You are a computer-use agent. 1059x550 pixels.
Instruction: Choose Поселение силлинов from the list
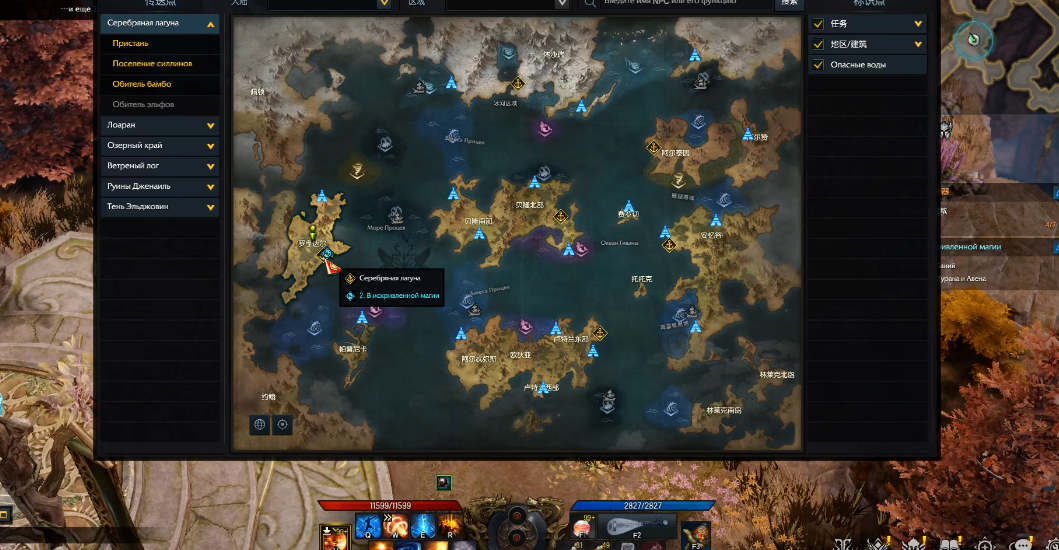coord(152,64)
